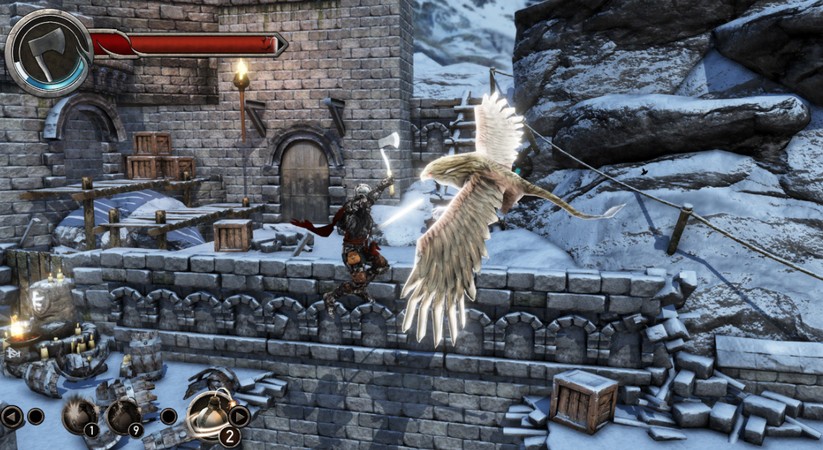The height and width of the screenshot is (450, 823).
Task: Select the item slot with count 9
Action: coord(124,415)
